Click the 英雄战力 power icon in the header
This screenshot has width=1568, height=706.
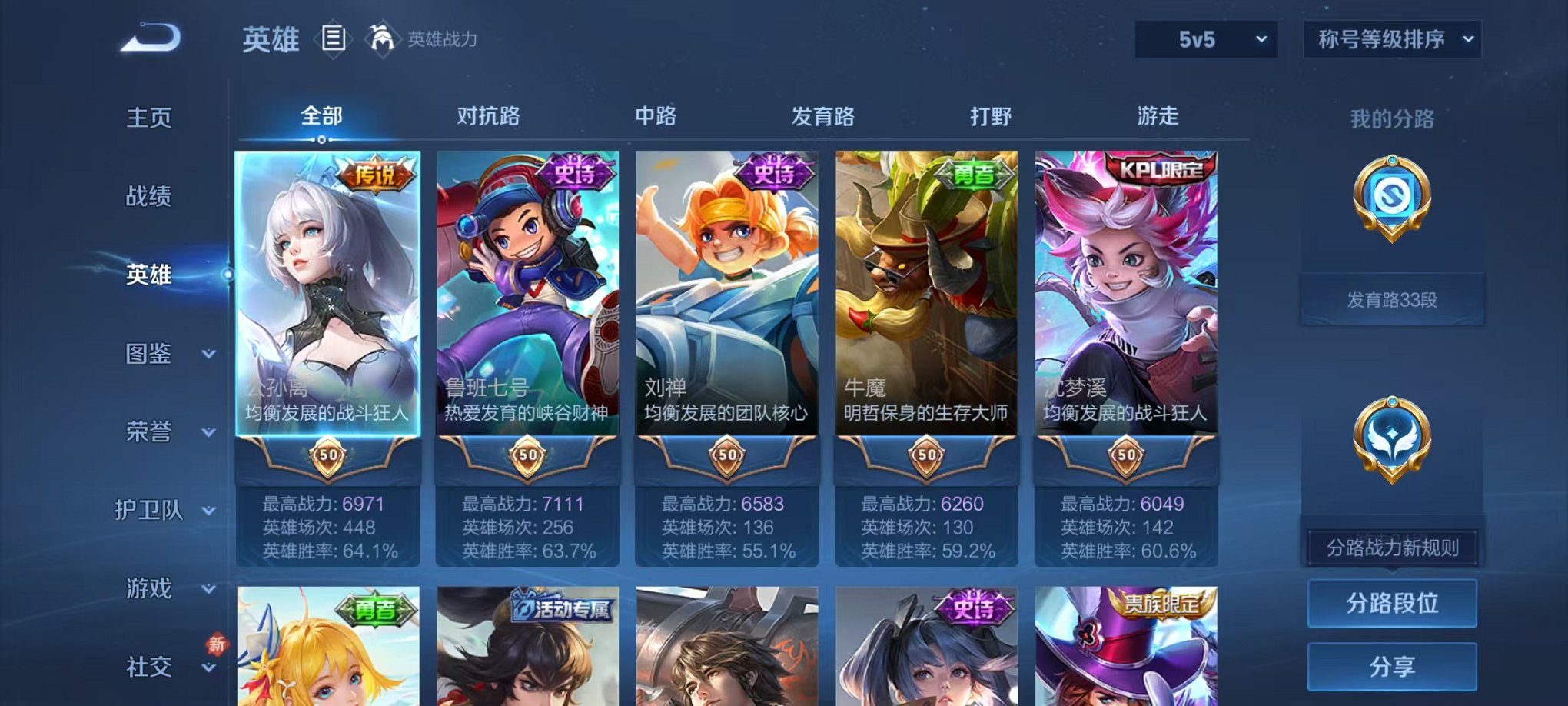click(x=381, y=37)
